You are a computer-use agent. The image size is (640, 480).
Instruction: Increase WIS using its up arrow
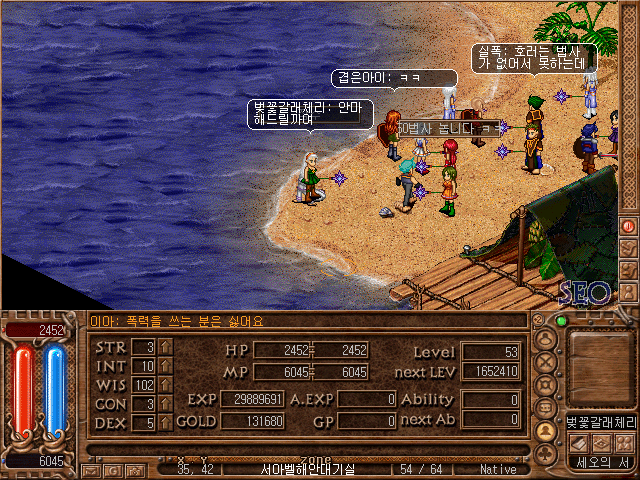pyautogui.click(x=165, y=385)
